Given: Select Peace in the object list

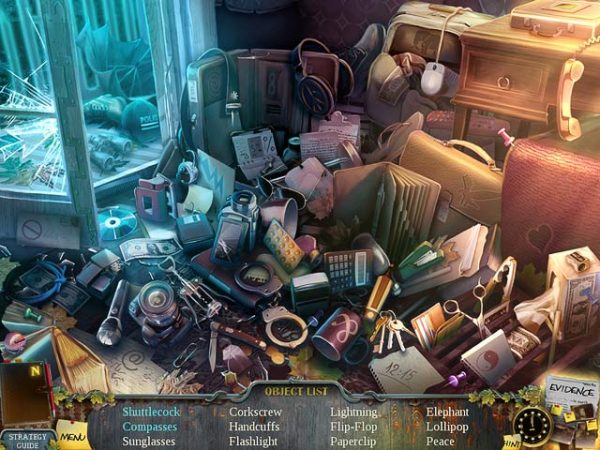Looking at the screenshot, I should click(x=439, y=441).
